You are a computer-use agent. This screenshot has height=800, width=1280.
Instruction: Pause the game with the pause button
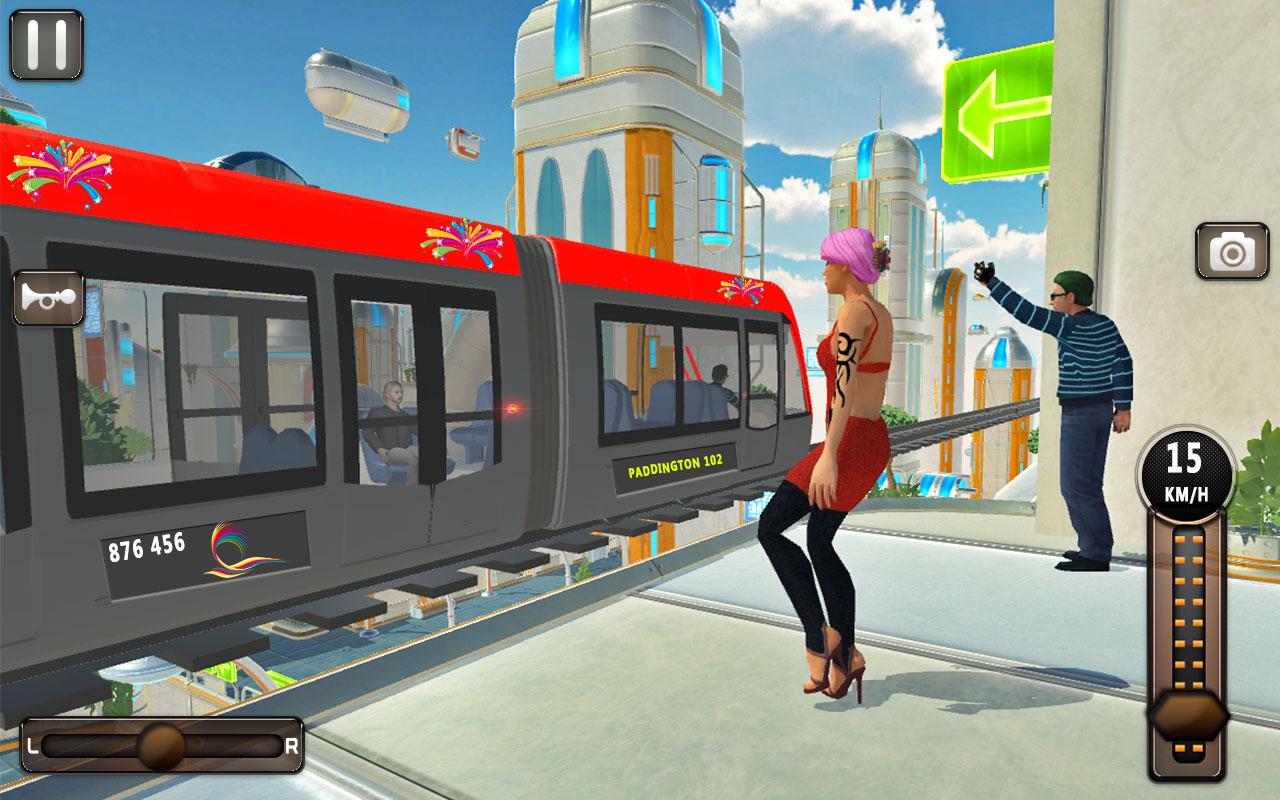click(46, 45)
